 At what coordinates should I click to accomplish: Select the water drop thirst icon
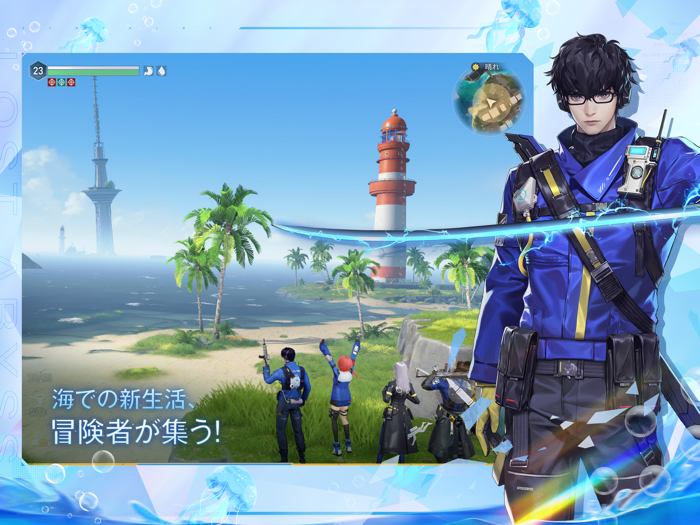162,71
